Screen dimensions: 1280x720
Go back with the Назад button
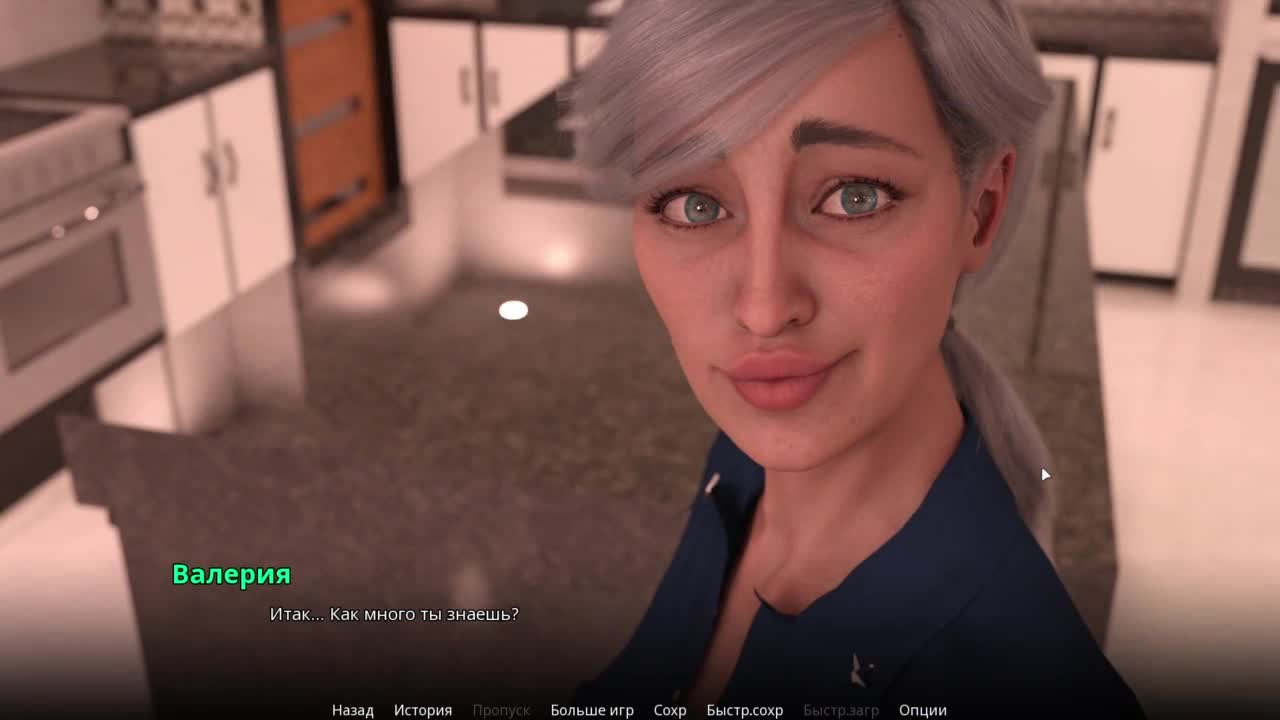pyautogui.click(x=352, y=710)
